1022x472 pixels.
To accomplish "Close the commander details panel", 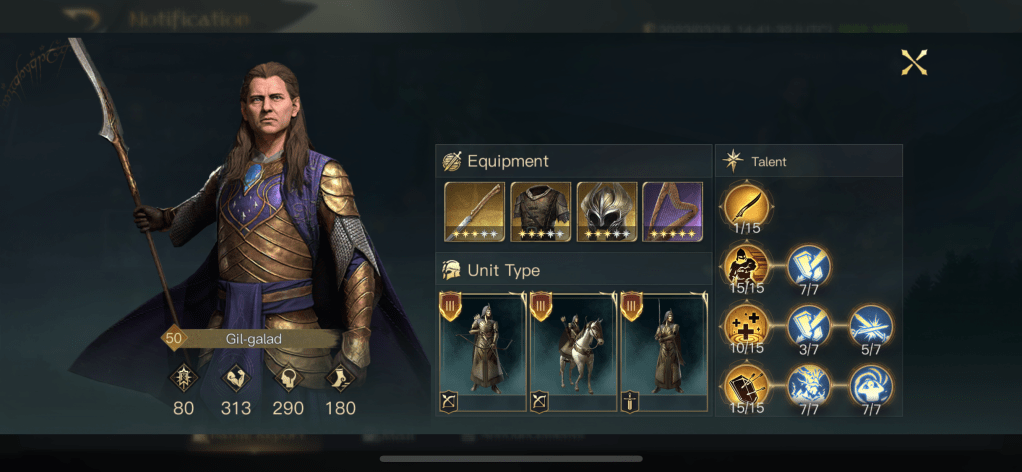I will 914,63.
